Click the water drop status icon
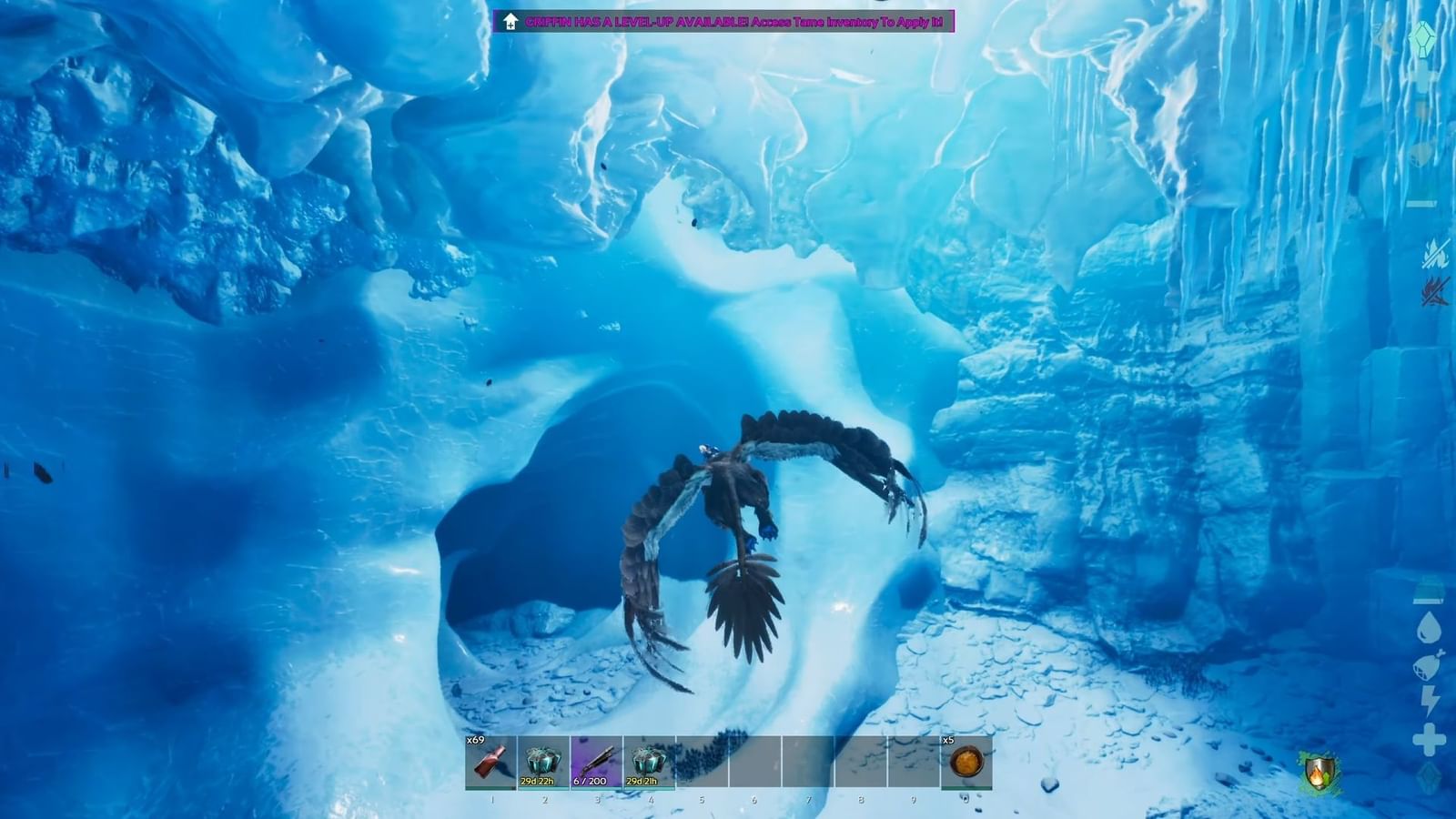This screenshot has width=1456, height=819. (x=1428, y=626)
